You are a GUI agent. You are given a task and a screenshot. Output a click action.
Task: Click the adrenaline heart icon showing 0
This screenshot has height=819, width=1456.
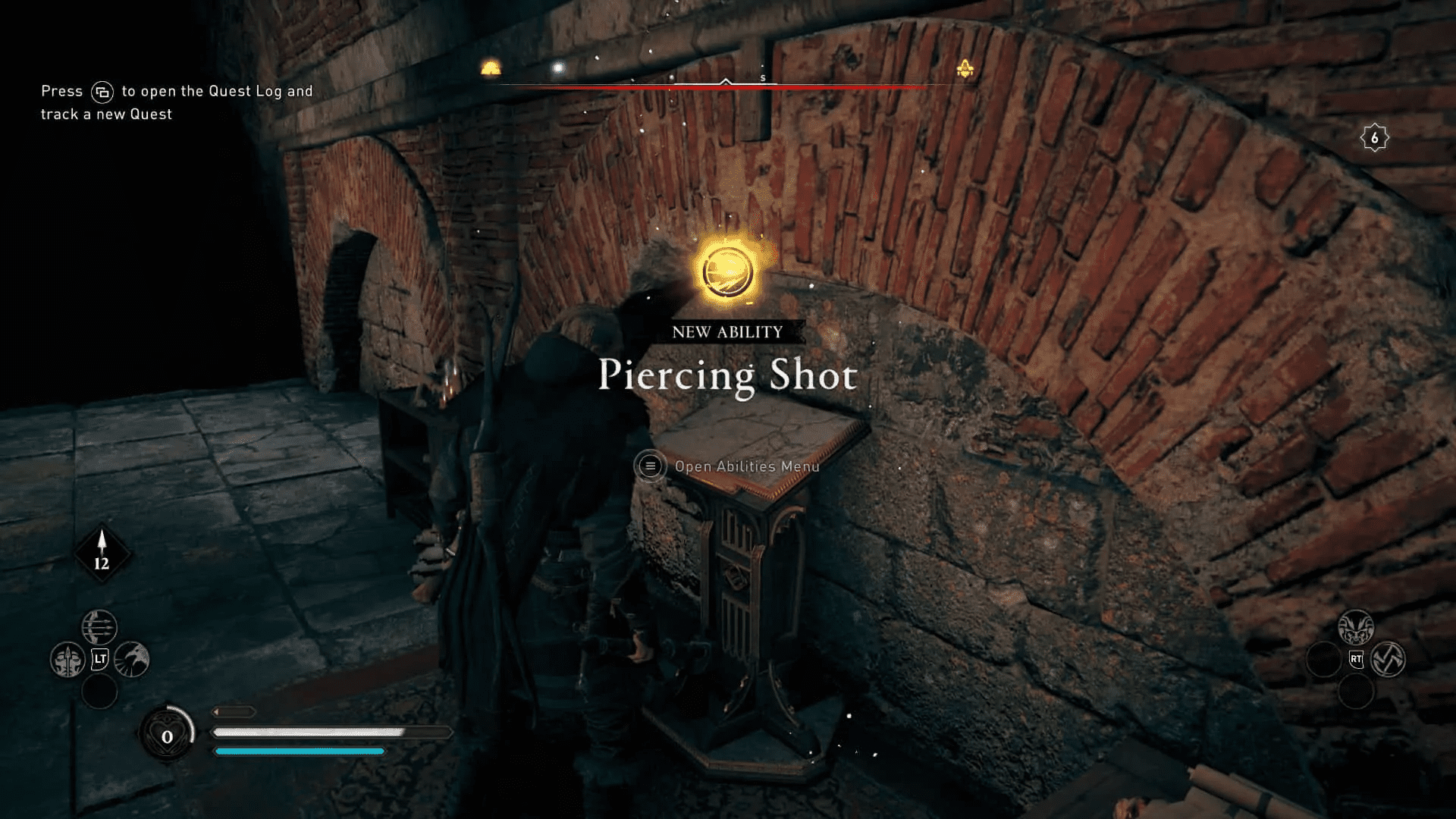click(165, 734)
